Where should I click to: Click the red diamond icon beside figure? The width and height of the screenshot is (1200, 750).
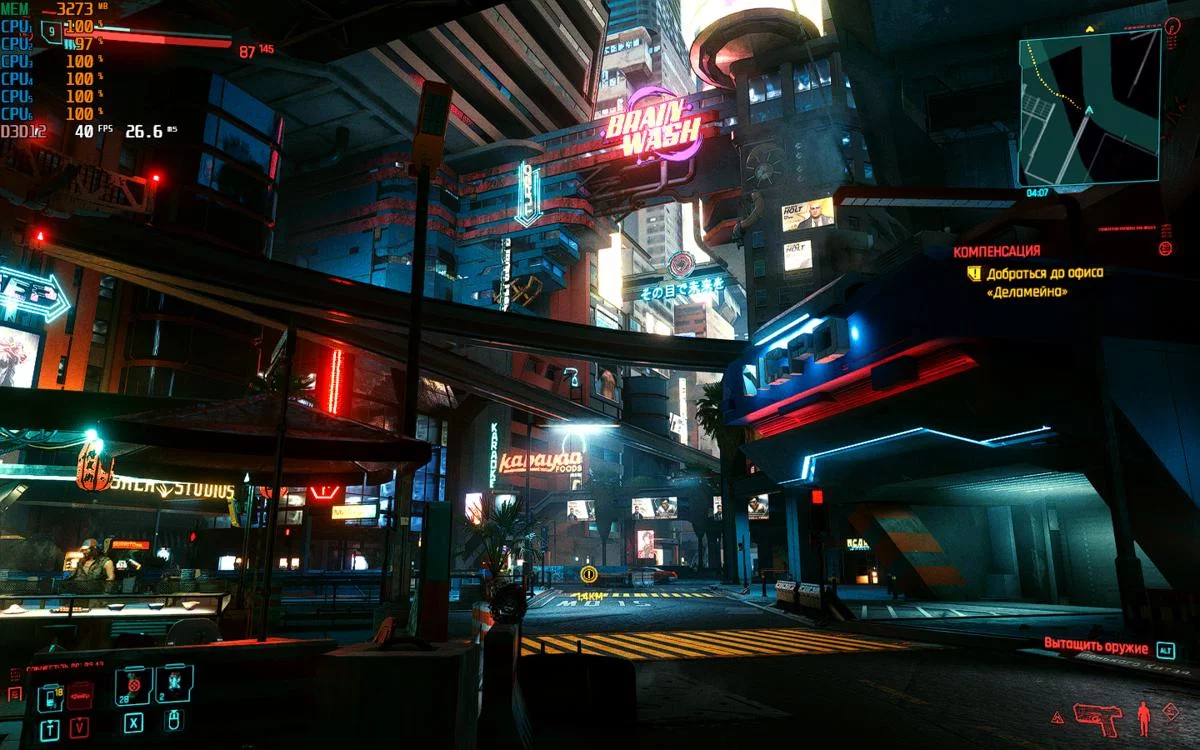coord(1171,711)
